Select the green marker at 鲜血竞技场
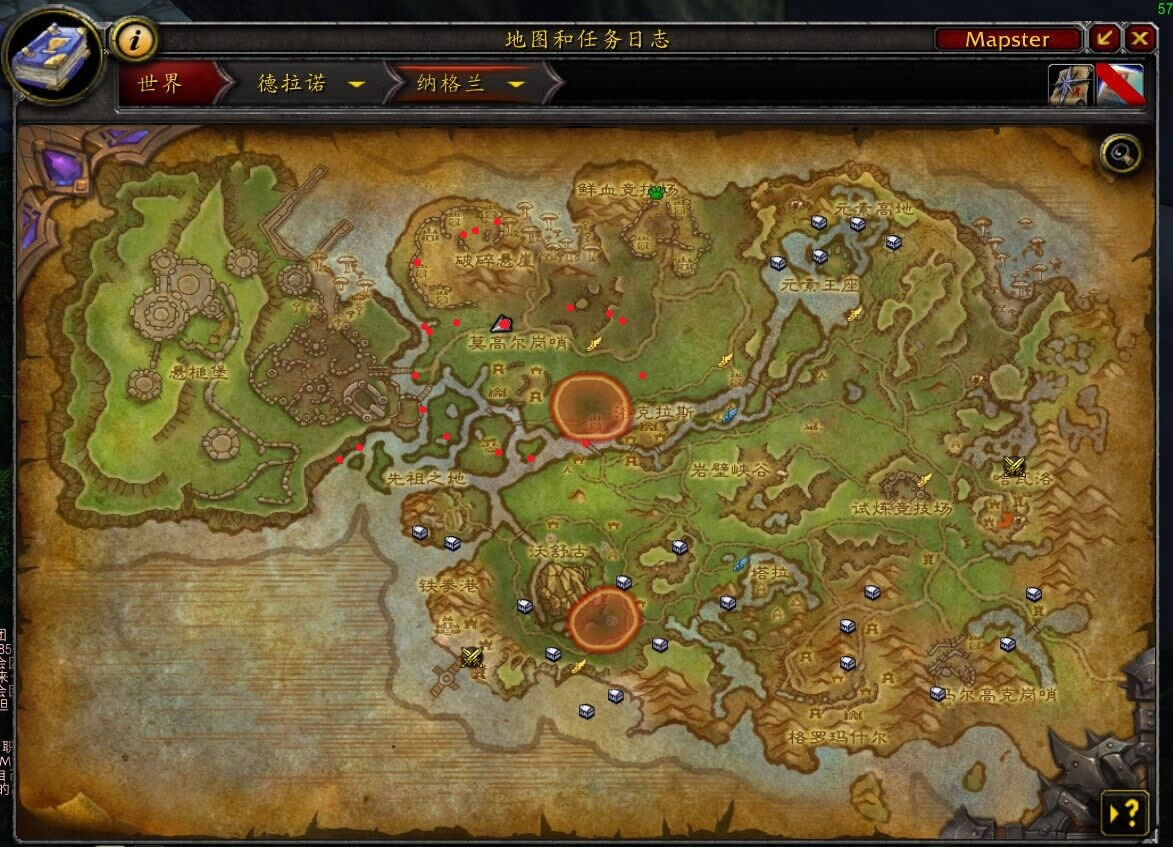Image resolution: width=1173 pixels, height=847 pixels. 656,193
